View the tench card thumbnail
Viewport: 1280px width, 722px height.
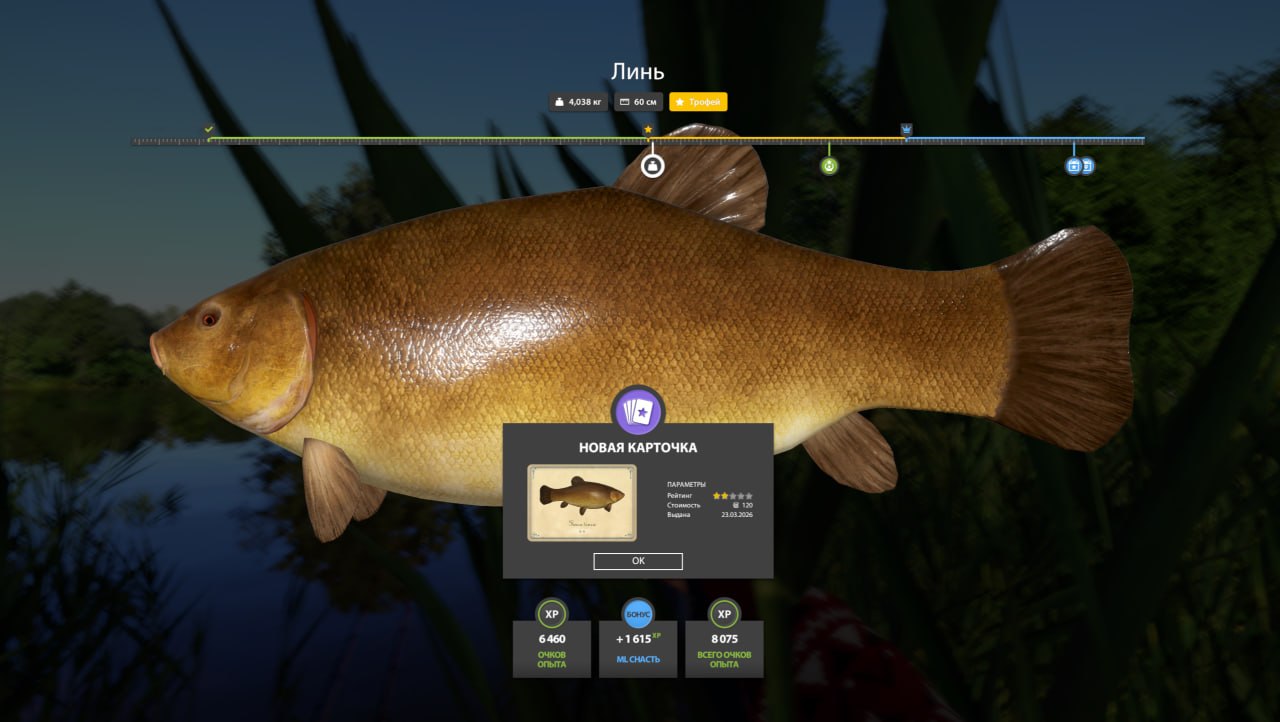pyautogui.click(x=582, y=502)
